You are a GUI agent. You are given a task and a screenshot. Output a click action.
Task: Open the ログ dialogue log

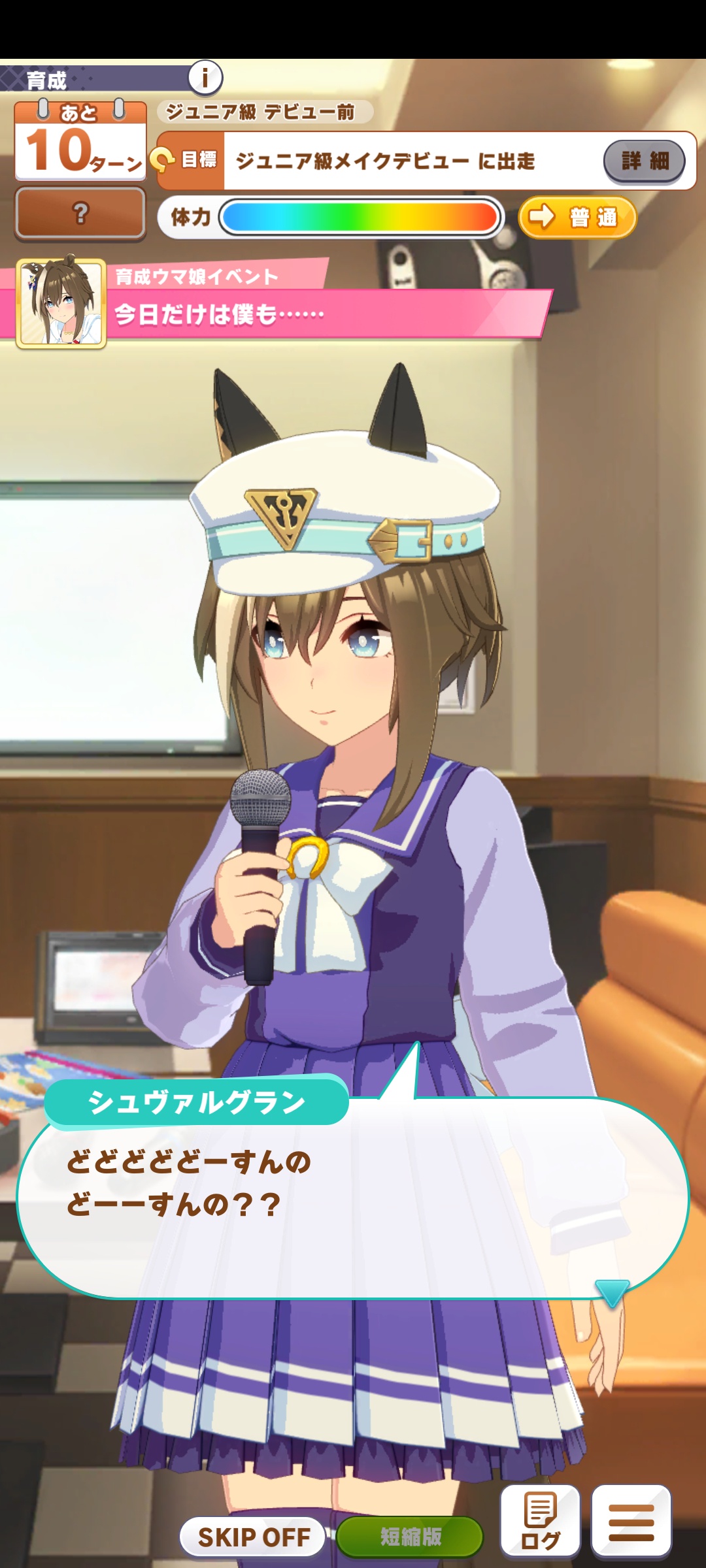[541, 1522]
